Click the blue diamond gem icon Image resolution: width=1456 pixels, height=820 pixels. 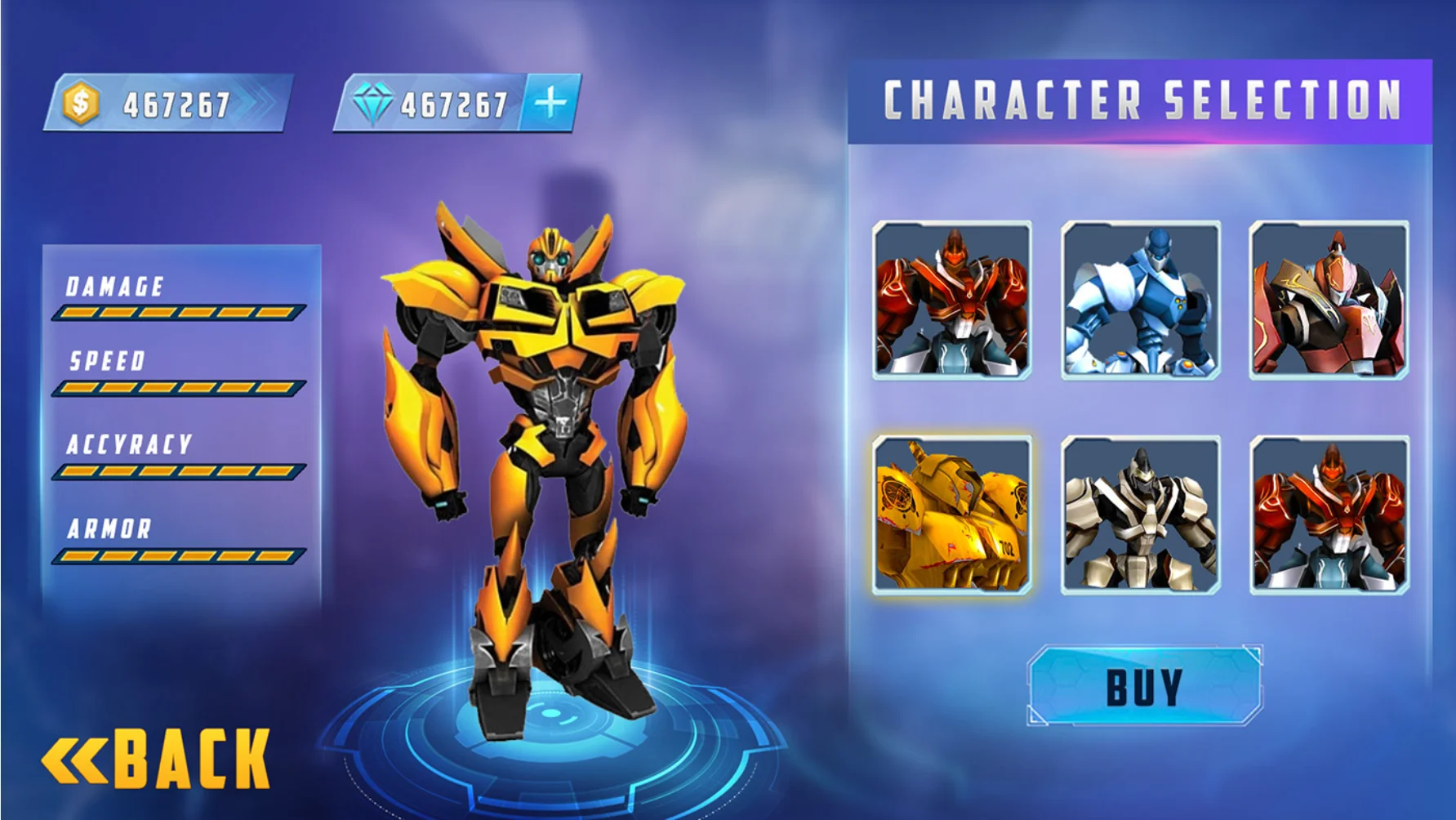[375, 103]
